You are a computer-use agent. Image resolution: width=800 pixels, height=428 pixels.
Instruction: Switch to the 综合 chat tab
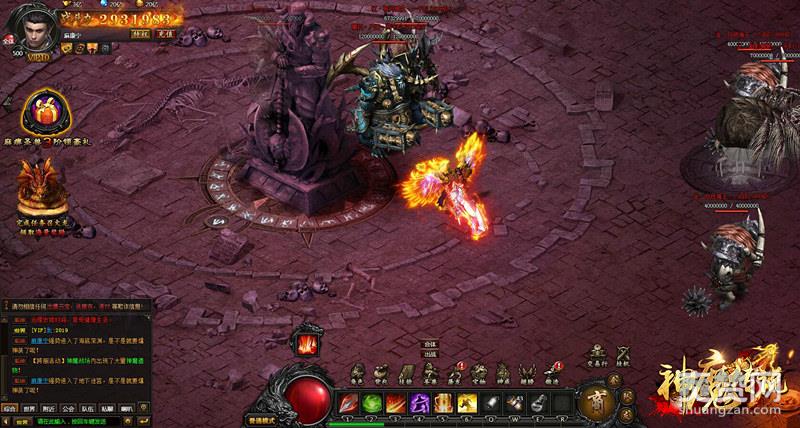coord(10,407)
